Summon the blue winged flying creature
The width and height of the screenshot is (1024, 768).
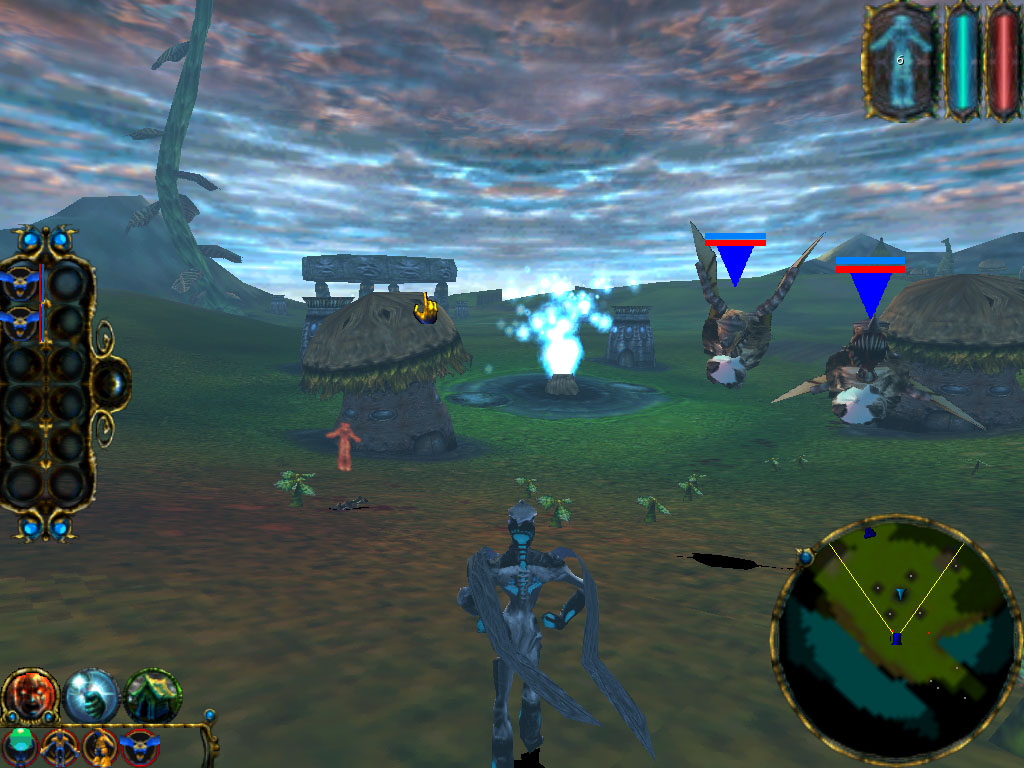pyautogui.click(x=139, y=747)
